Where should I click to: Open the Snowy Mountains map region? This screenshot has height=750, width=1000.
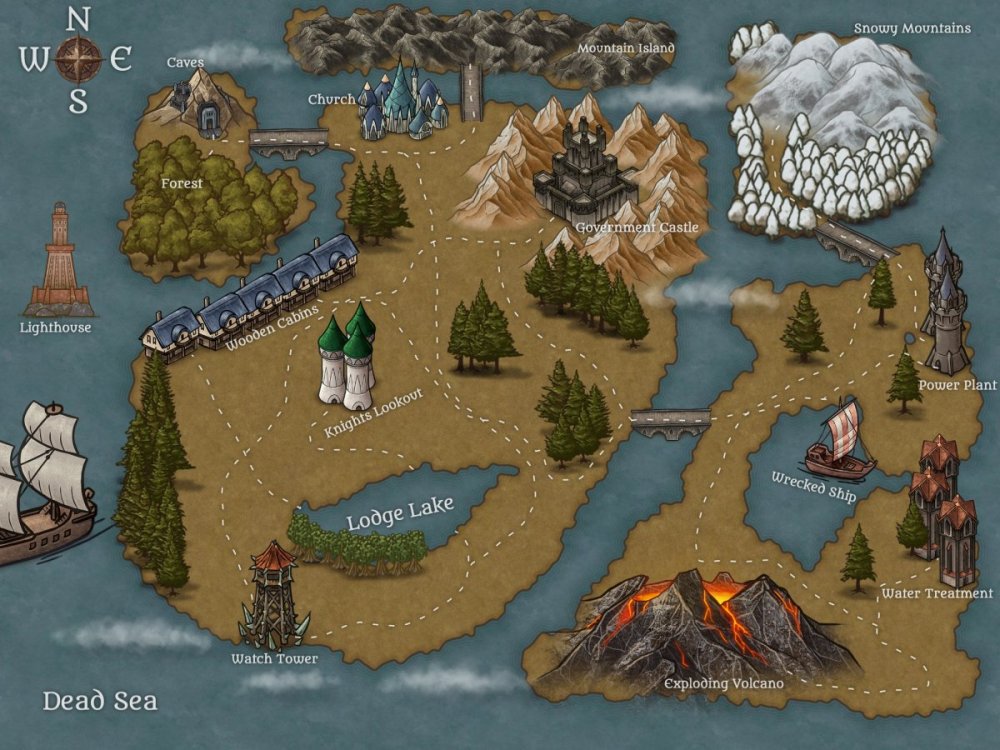coord(830,130)
